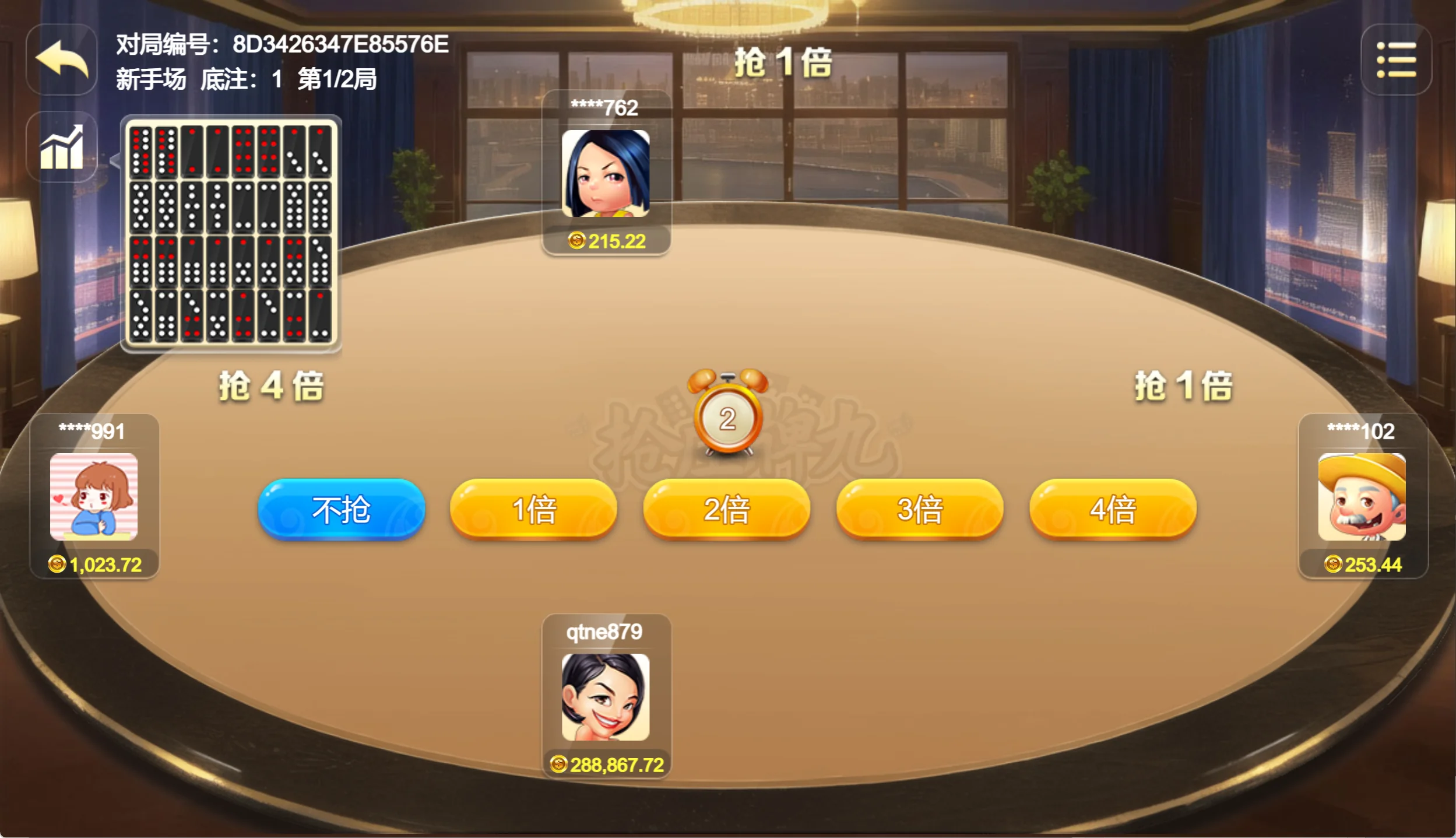
Task: Select the 2倍 bid button
Action: [x=726, y=510]
